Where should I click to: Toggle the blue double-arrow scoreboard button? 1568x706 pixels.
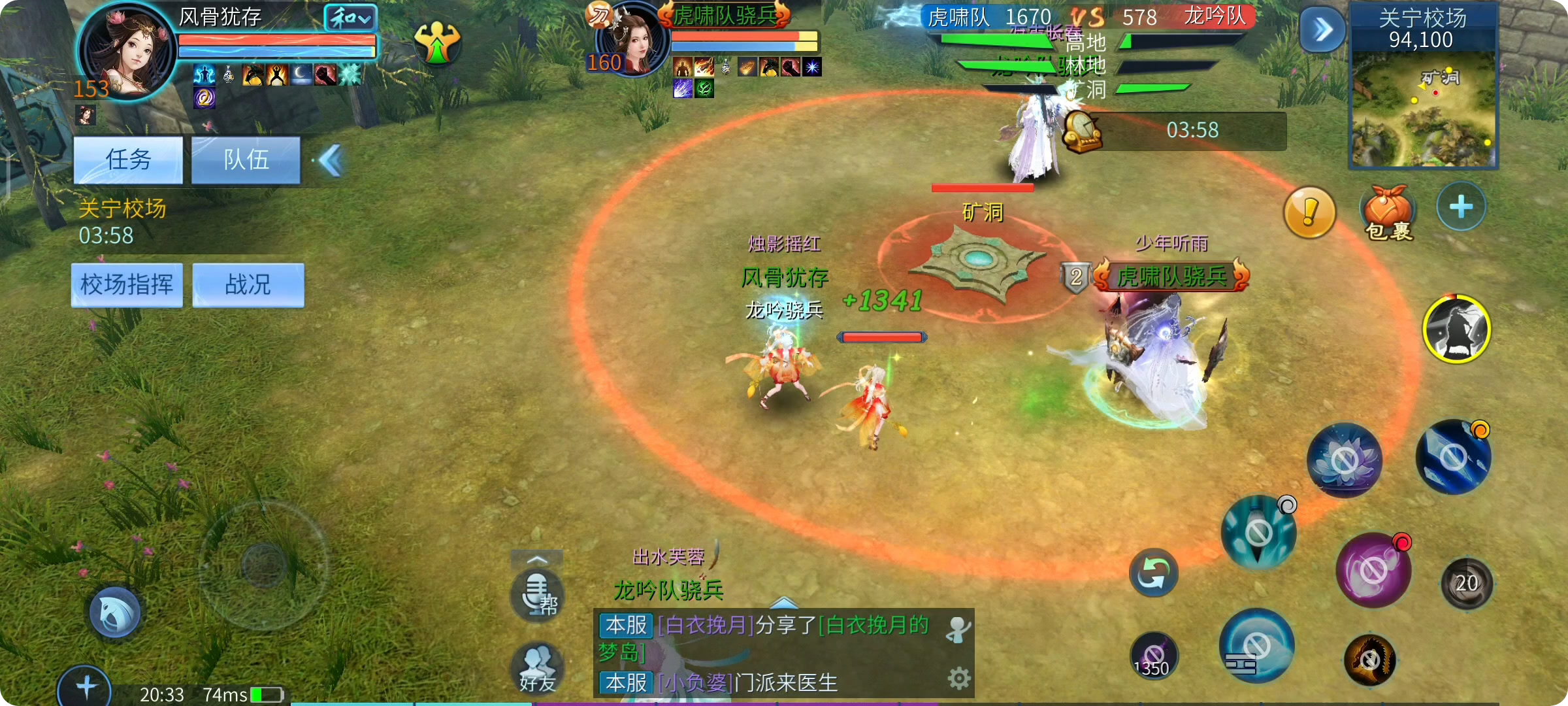(1322, 29)
